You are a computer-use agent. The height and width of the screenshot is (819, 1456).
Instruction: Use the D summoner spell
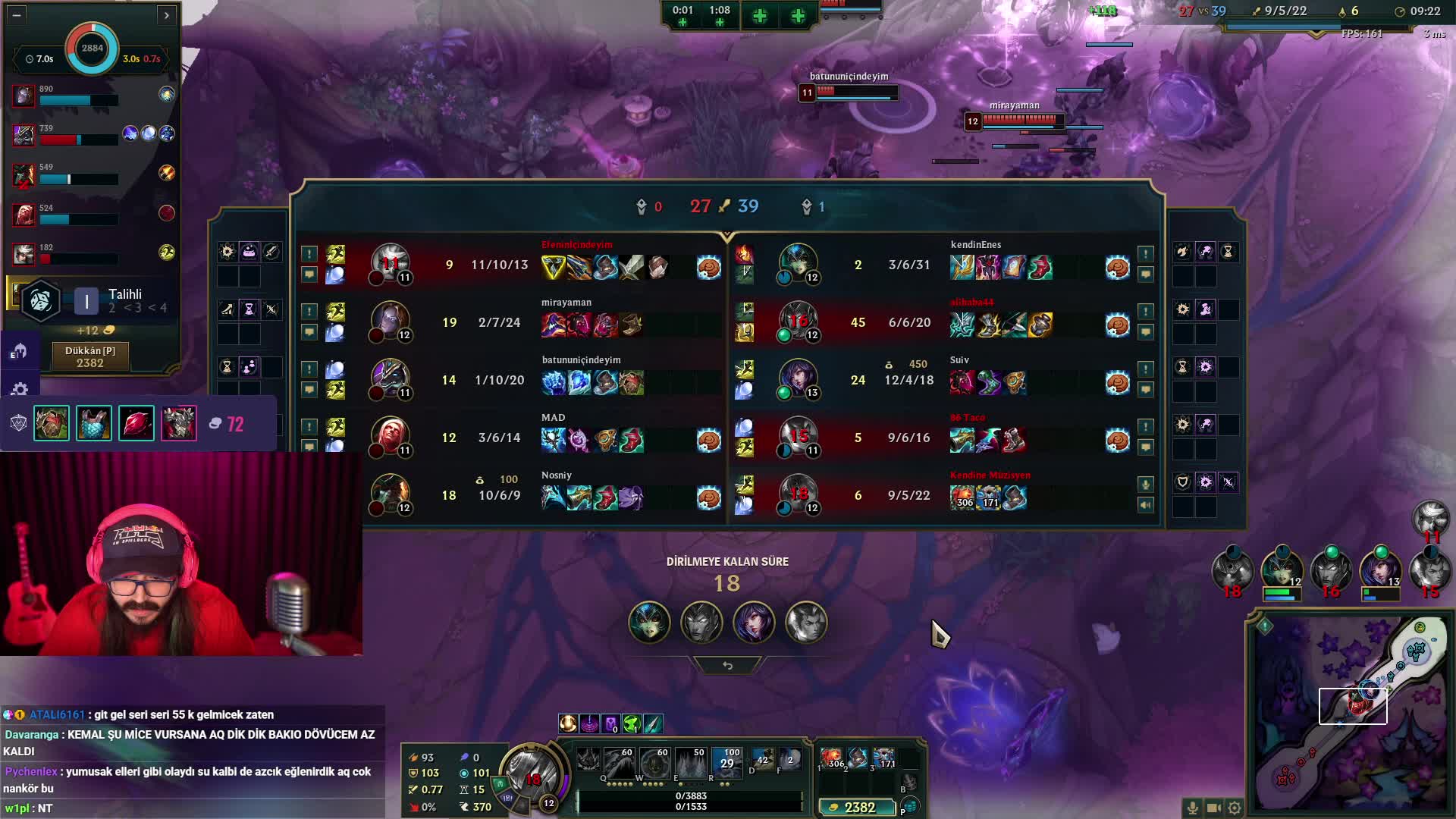[762, 761]
